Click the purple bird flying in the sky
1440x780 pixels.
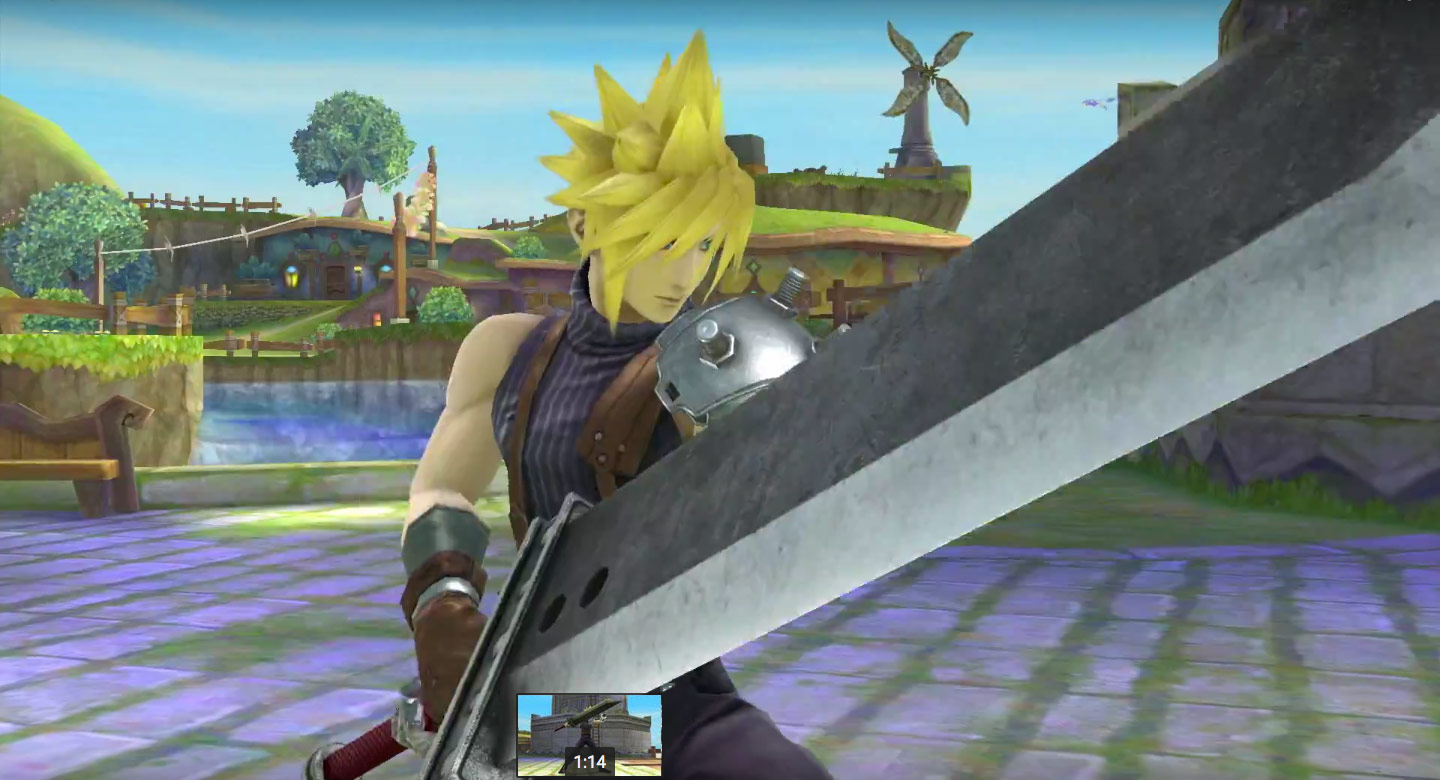[x=1090, y=102]
